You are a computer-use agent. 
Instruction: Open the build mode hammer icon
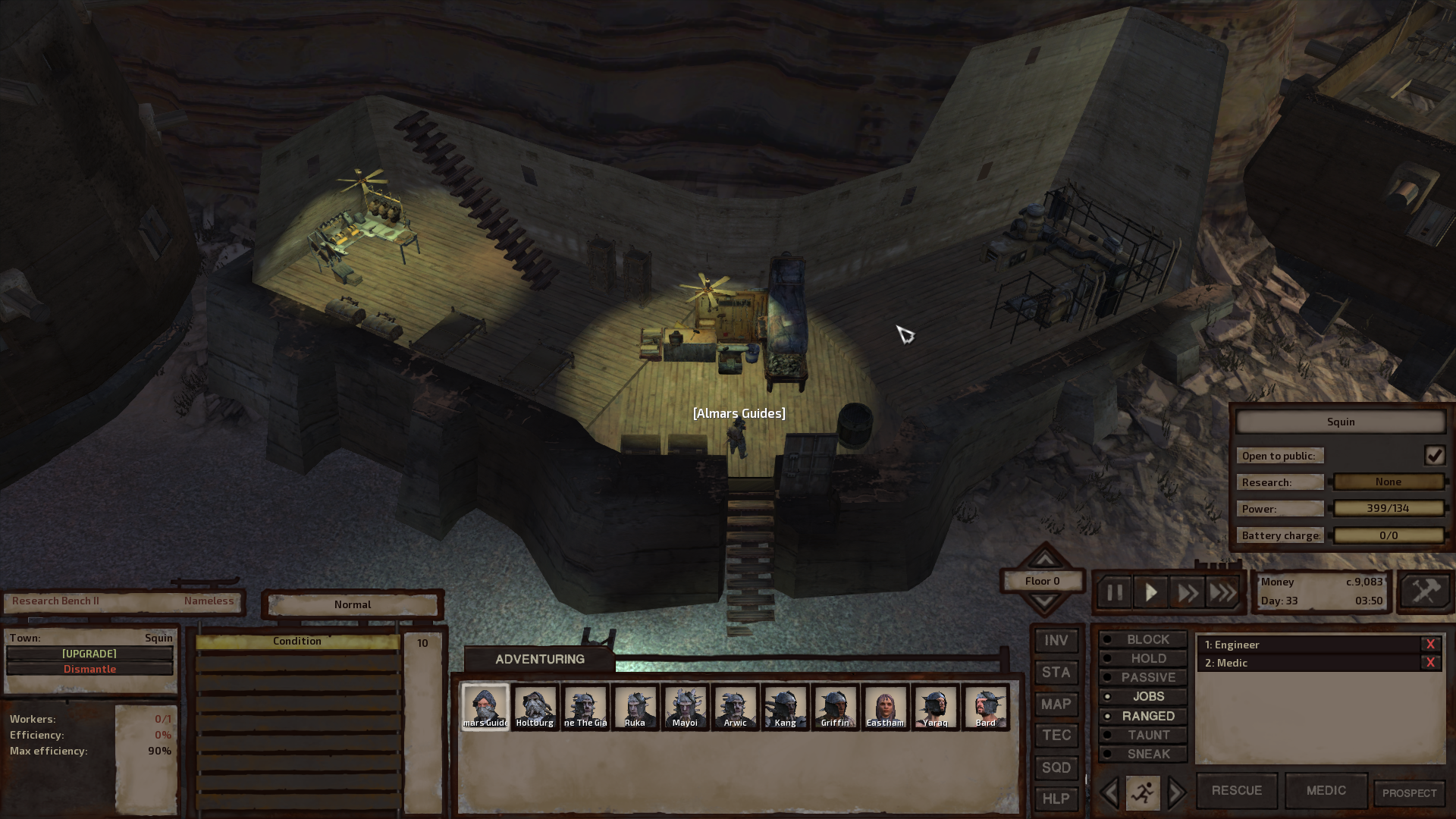click(x=1425, y=591)
